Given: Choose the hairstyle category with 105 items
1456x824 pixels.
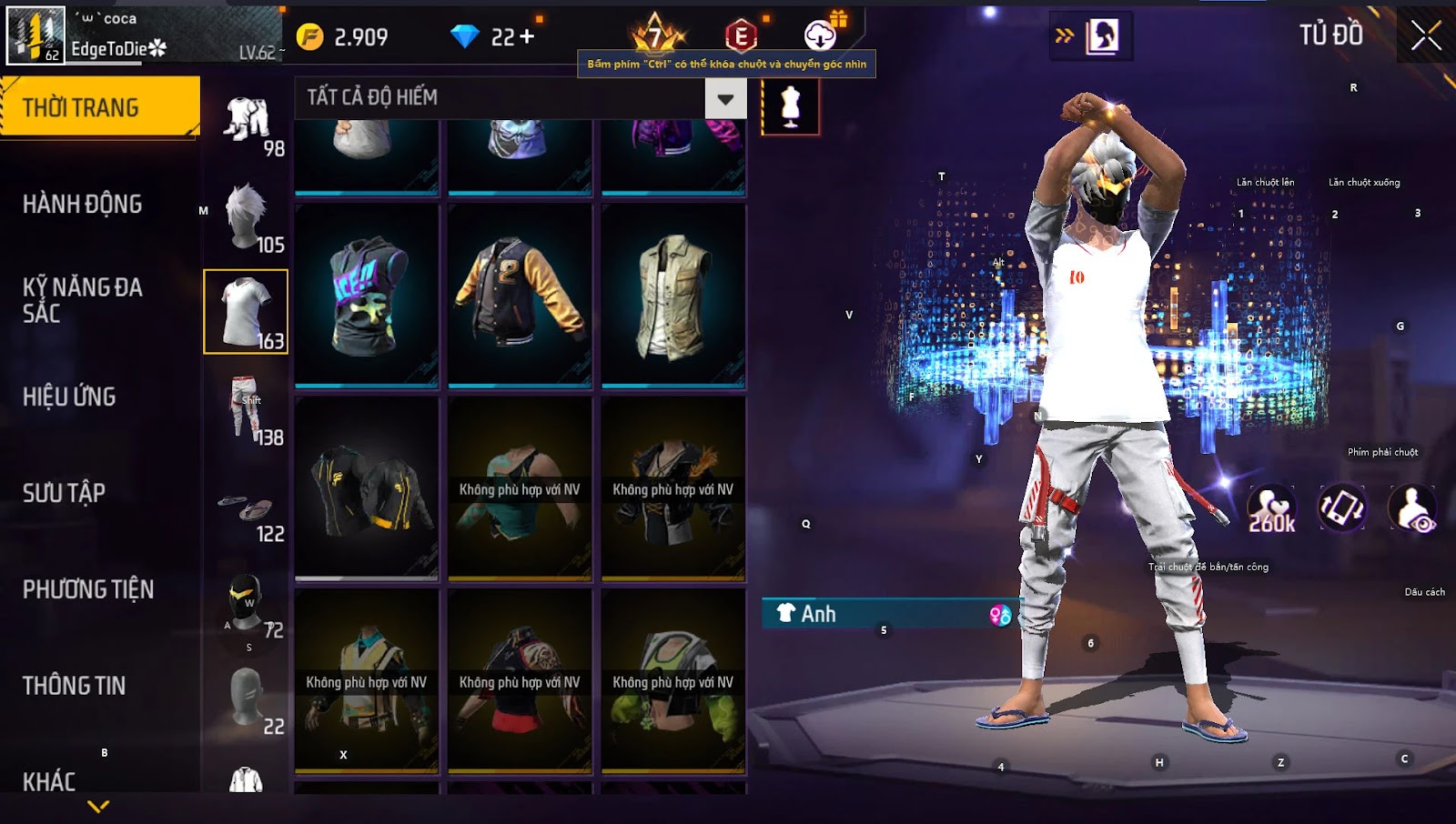Looking at the screenshot, I should click(x=247, y=216).
